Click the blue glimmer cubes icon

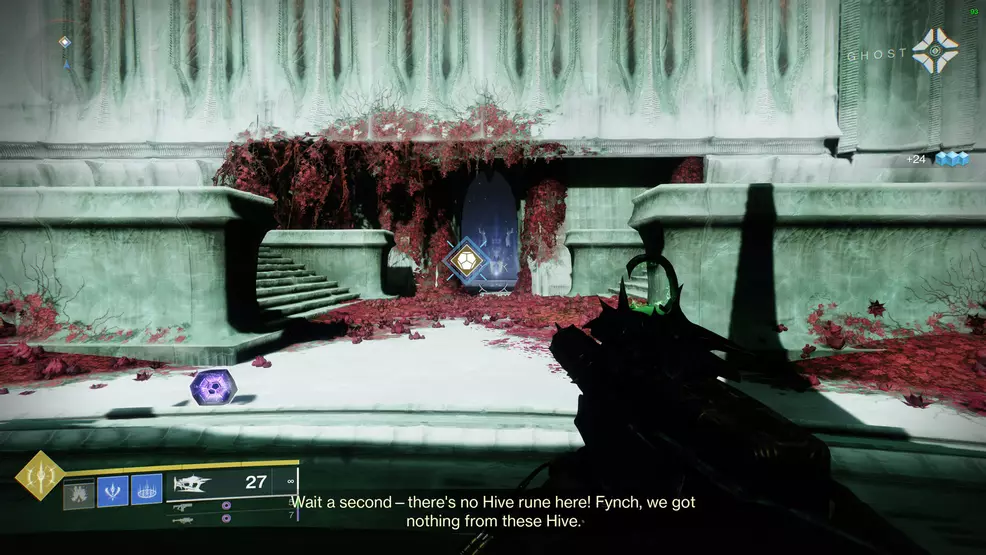pyautogui.click(x=952, y=159)
